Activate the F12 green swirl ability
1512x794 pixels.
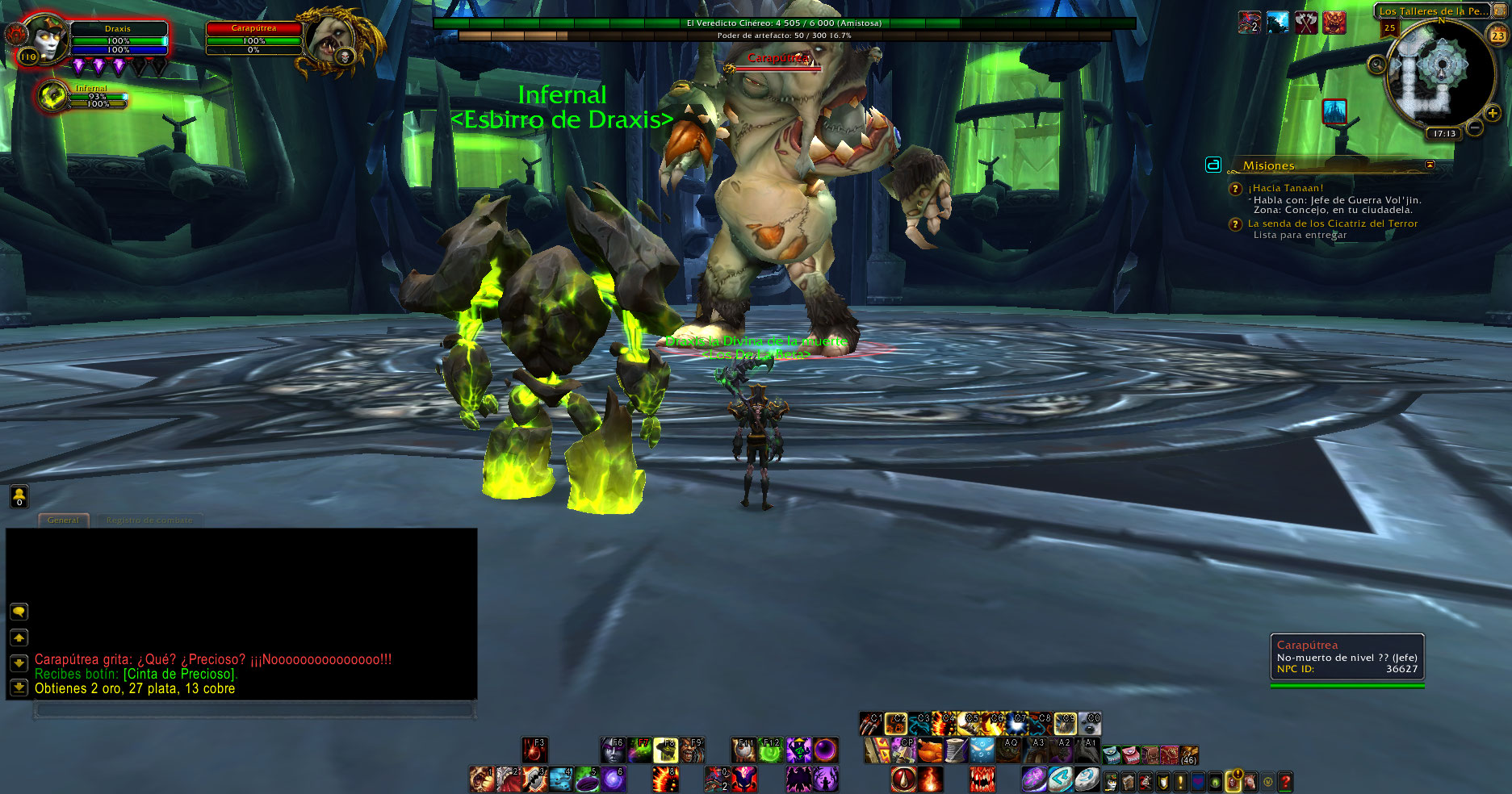(x=771, y=750)
